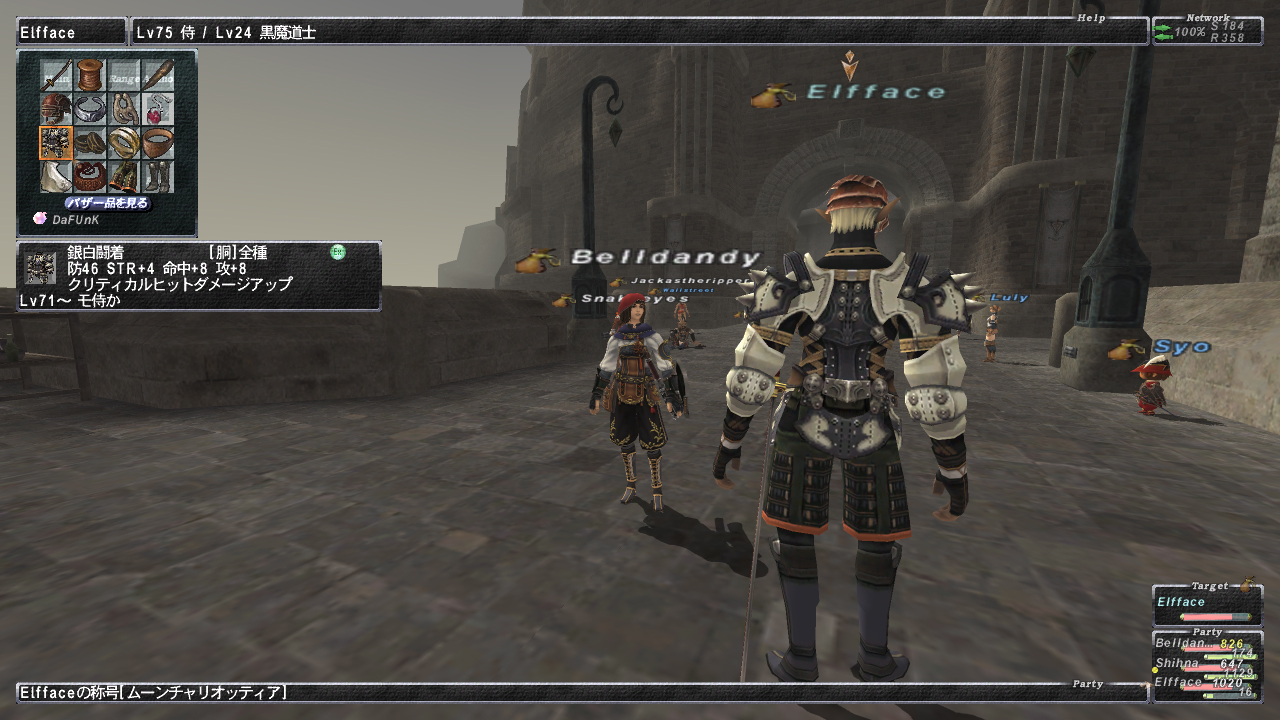This screenshot has height=720, width=1280.
Task: Select the brown leather ring slot
Action: coord(158,143)
